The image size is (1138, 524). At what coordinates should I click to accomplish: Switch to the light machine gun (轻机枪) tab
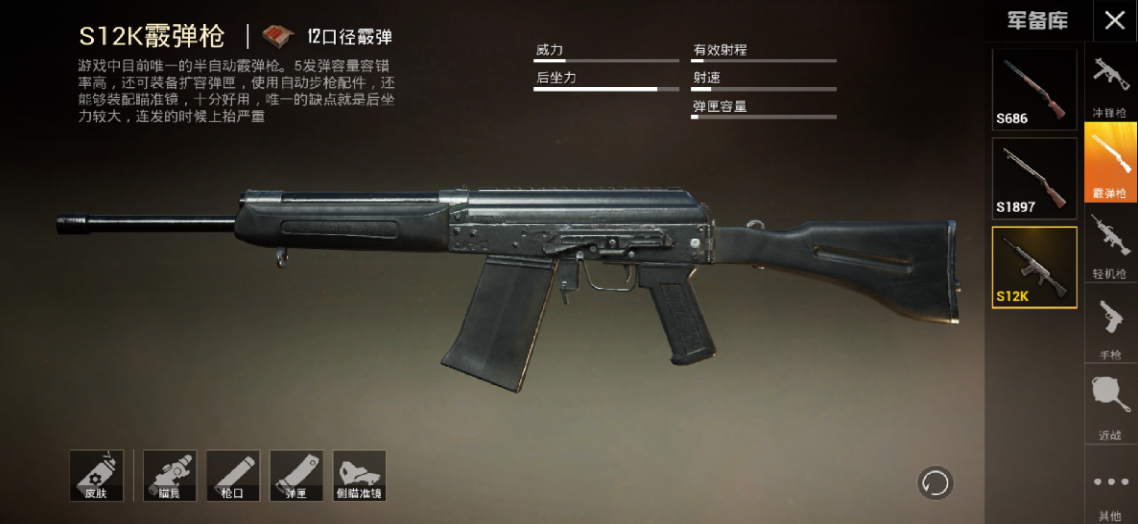click(x=1110, y=244)
